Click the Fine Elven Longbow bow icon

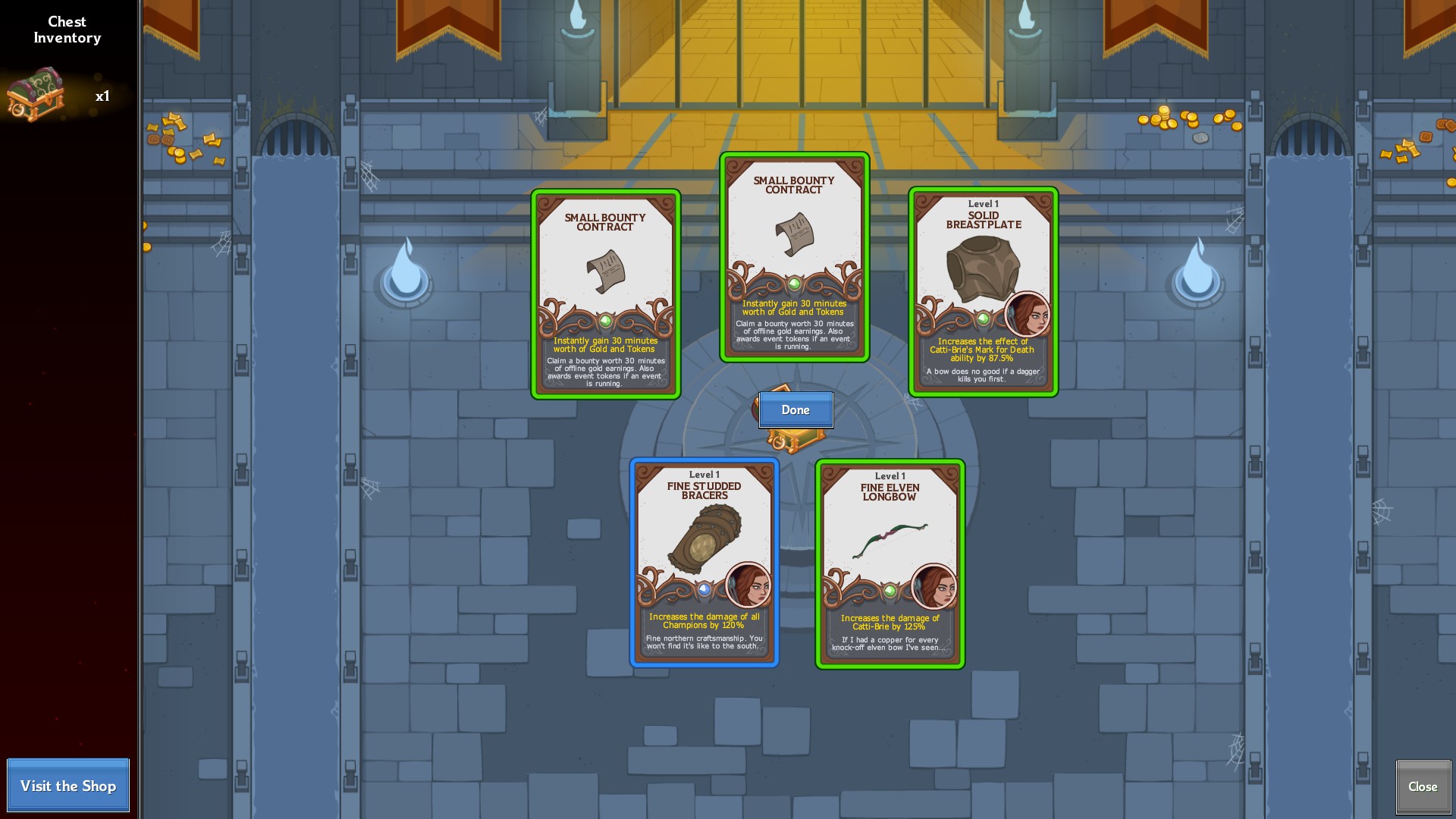(891, 538)
